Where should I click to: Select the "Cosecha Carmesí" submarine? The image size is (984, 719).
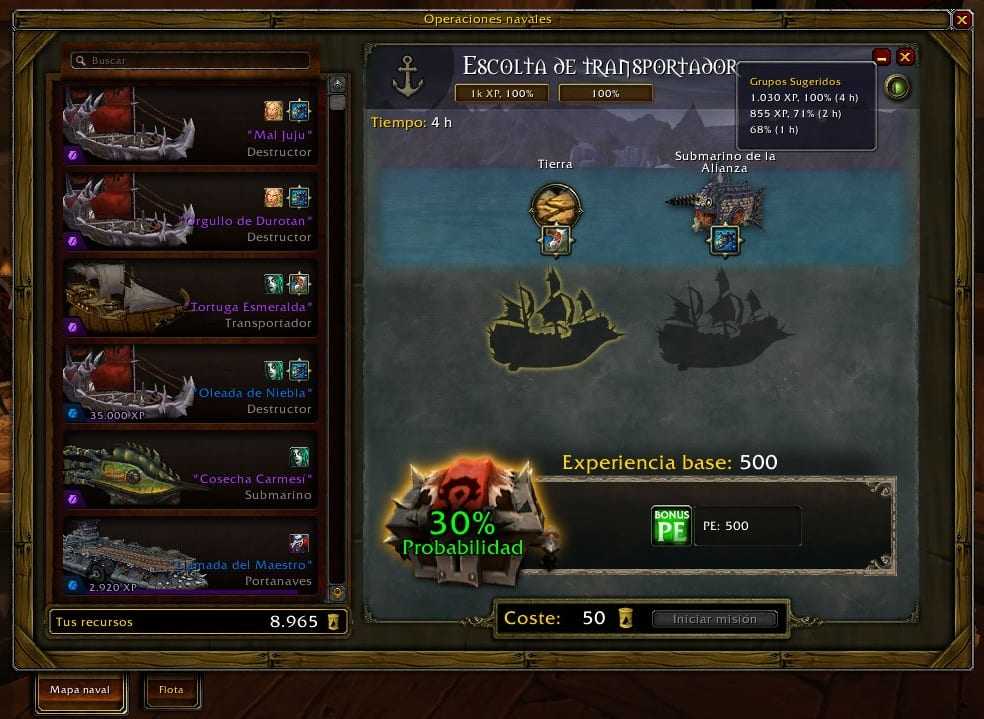click(190, 469)
